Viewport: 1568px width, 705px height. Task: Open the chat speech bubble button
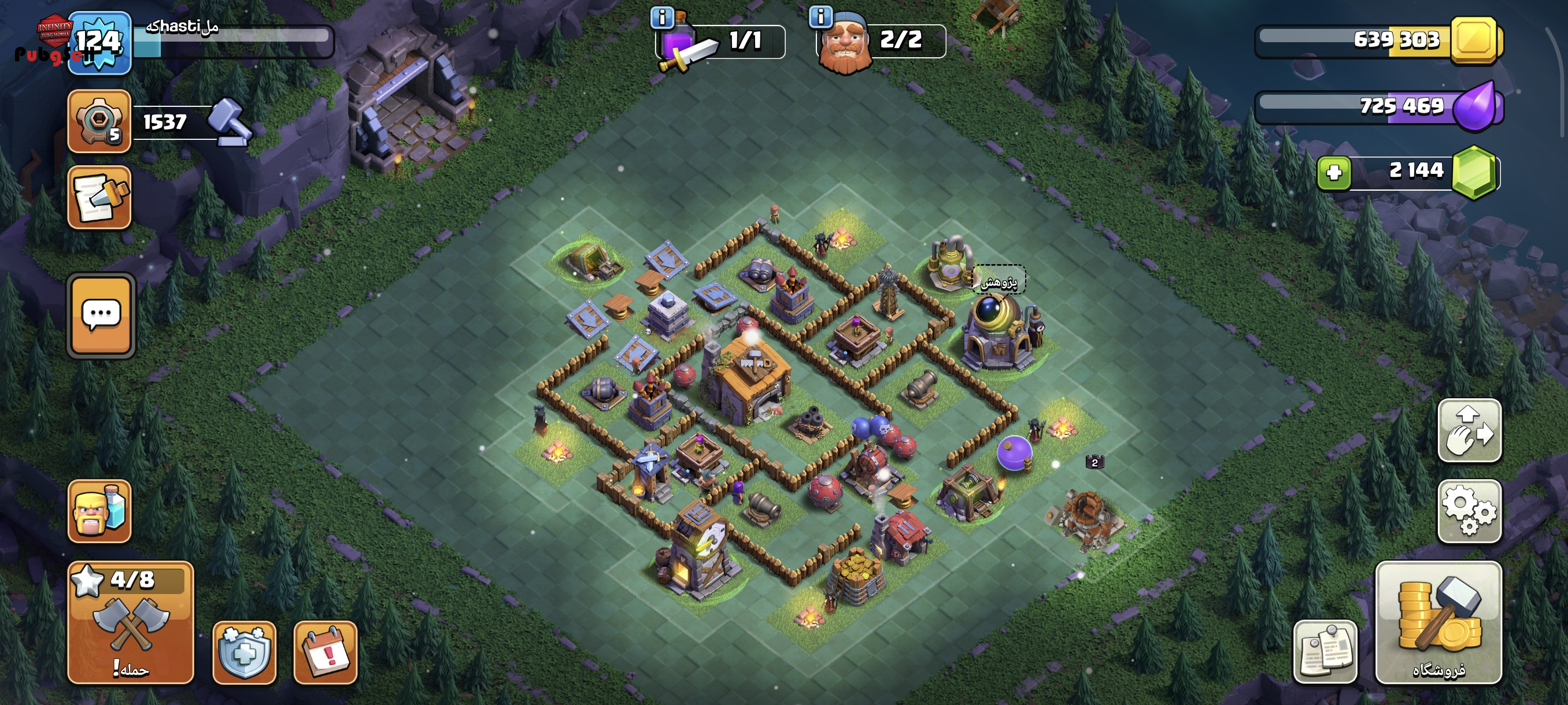[x=101, y=315]
